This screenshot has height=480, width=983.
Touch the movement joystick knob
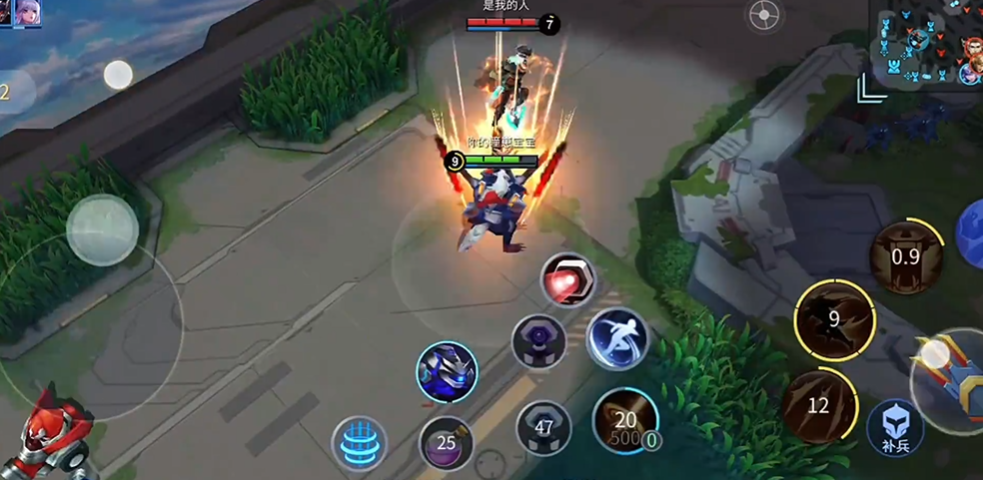[x=102, y=230]
